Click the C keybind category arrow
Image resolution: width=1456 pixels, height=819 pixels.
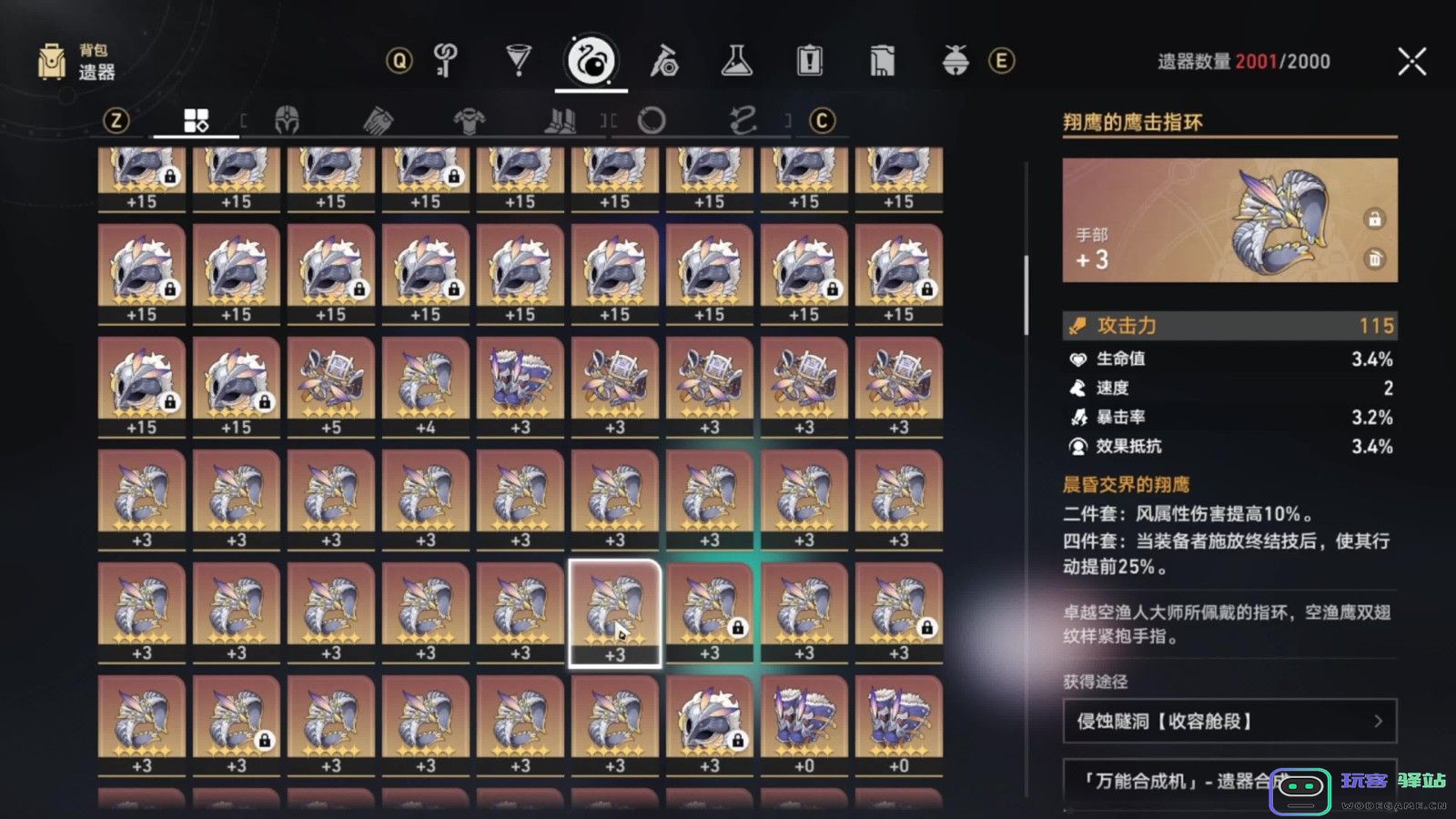(822, 120)
